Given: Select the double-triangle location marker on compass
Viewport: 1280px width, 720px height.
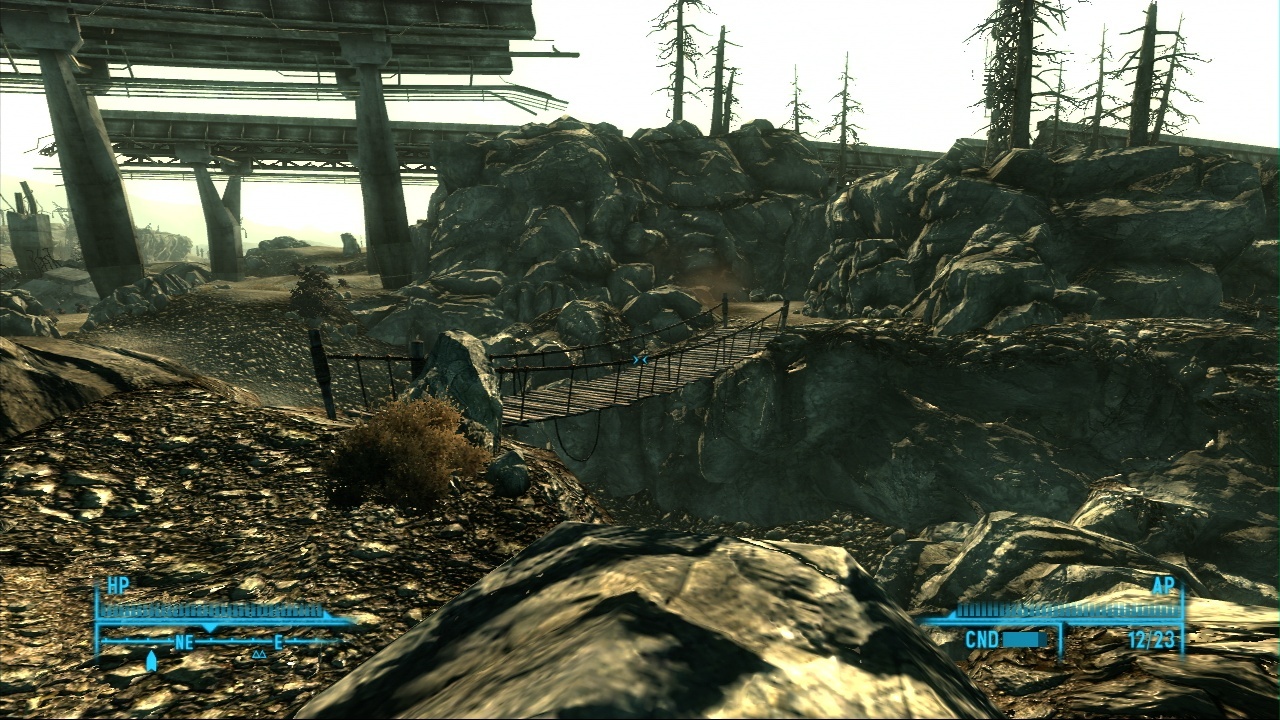Looking at the screenshot, I should 259,654.
